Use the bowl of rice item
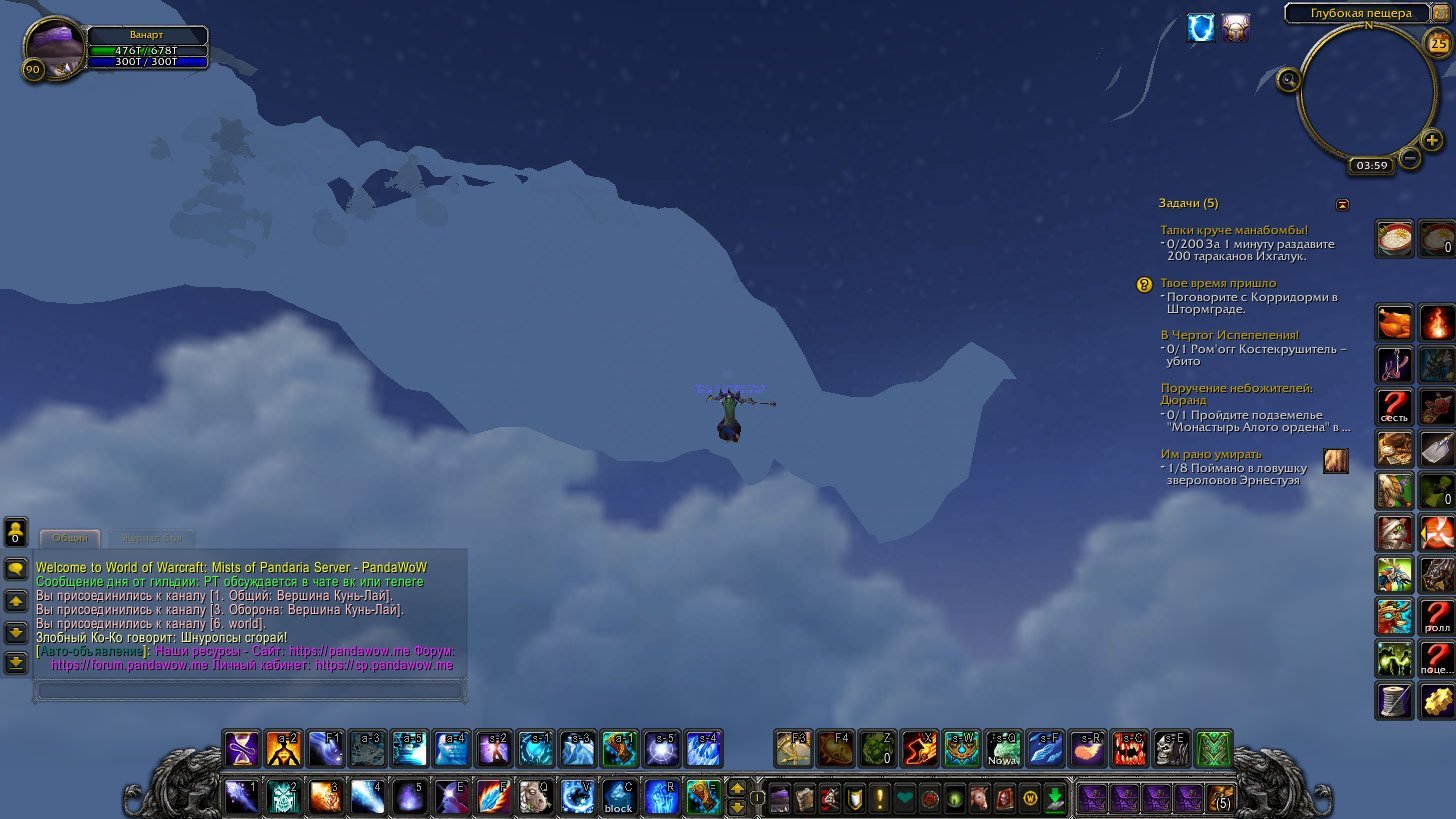This screenshot has height=819, width=1456. [x=1394, y=239]
